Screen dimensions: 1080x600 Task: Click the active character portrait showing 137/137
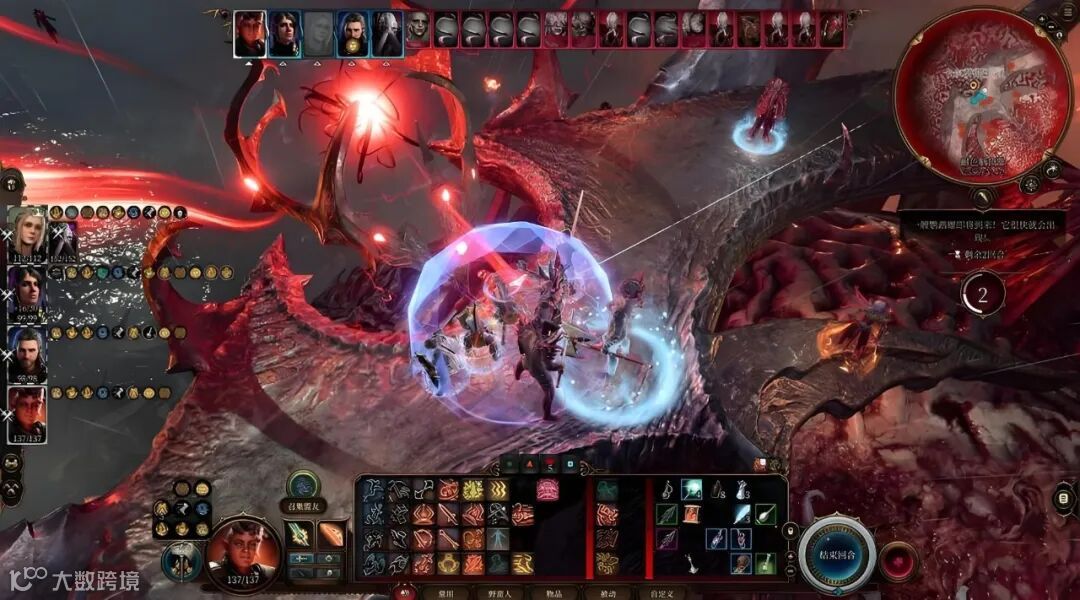click(x=243, y=551)
